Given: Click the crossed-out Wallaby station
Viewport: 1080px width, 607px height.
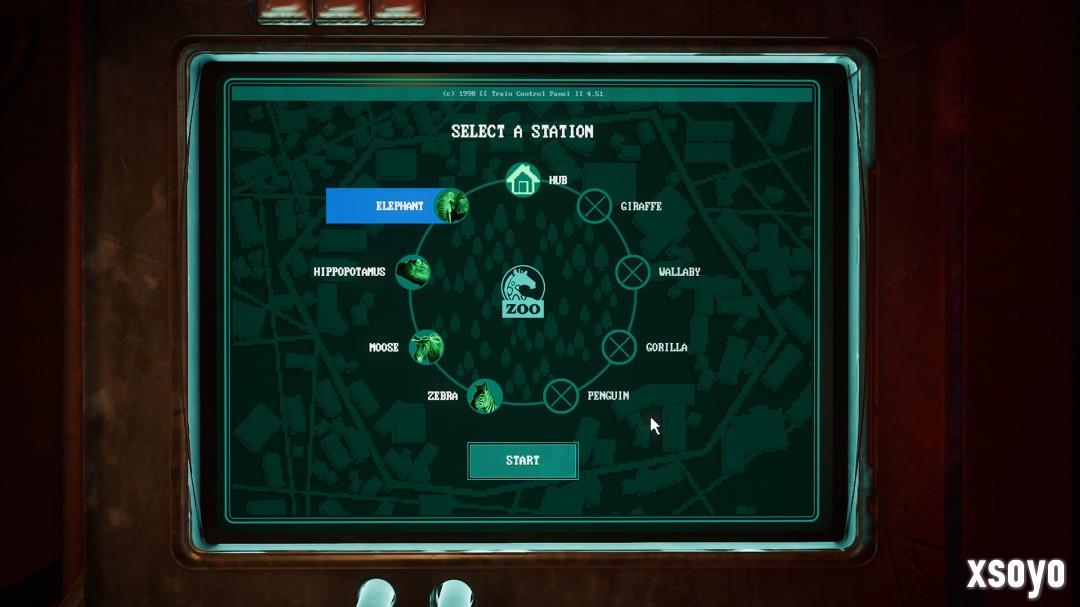Looking at the screenshot, I should pos(632,271).
